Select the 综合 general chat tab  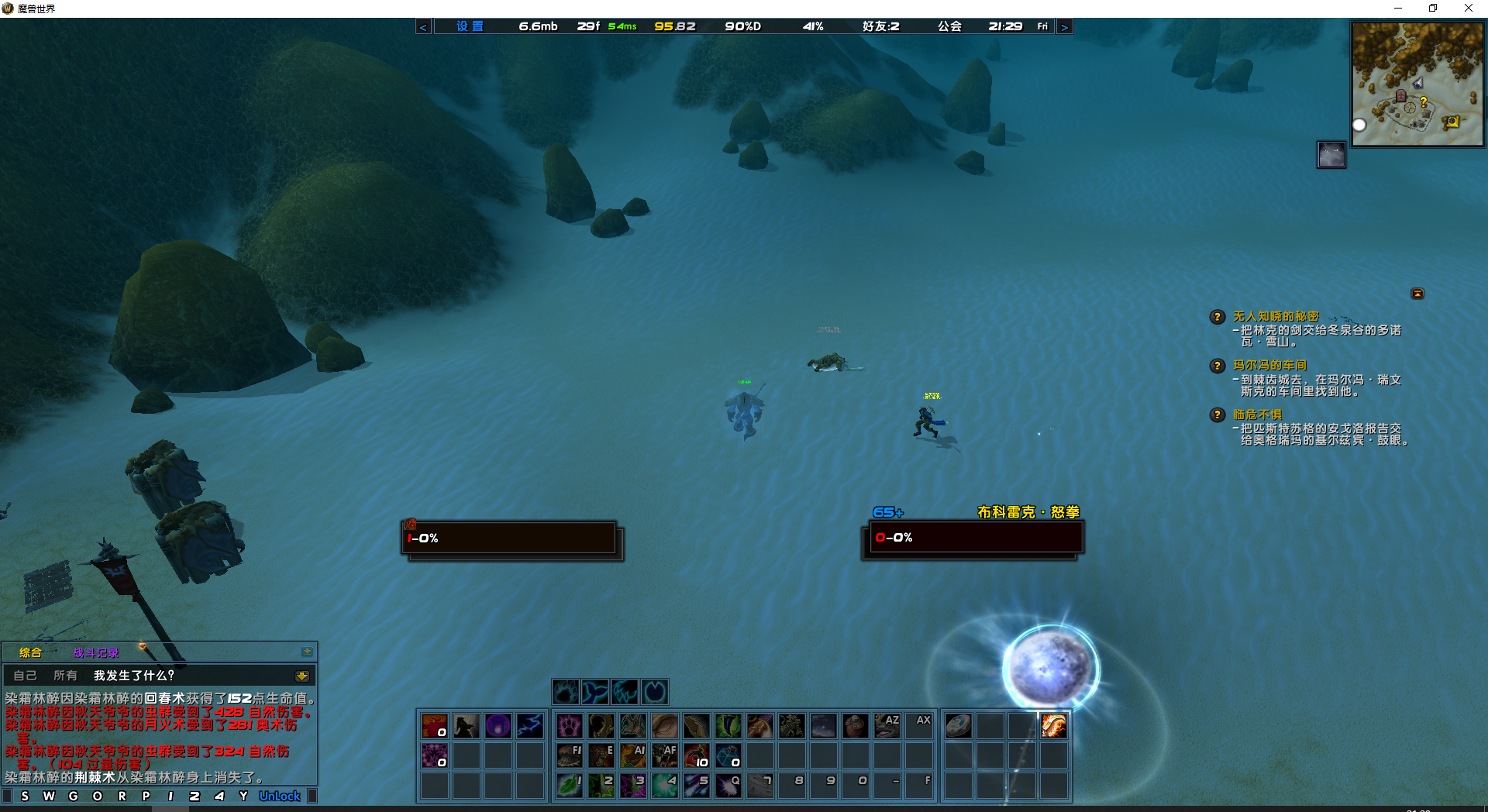[30, 652]
